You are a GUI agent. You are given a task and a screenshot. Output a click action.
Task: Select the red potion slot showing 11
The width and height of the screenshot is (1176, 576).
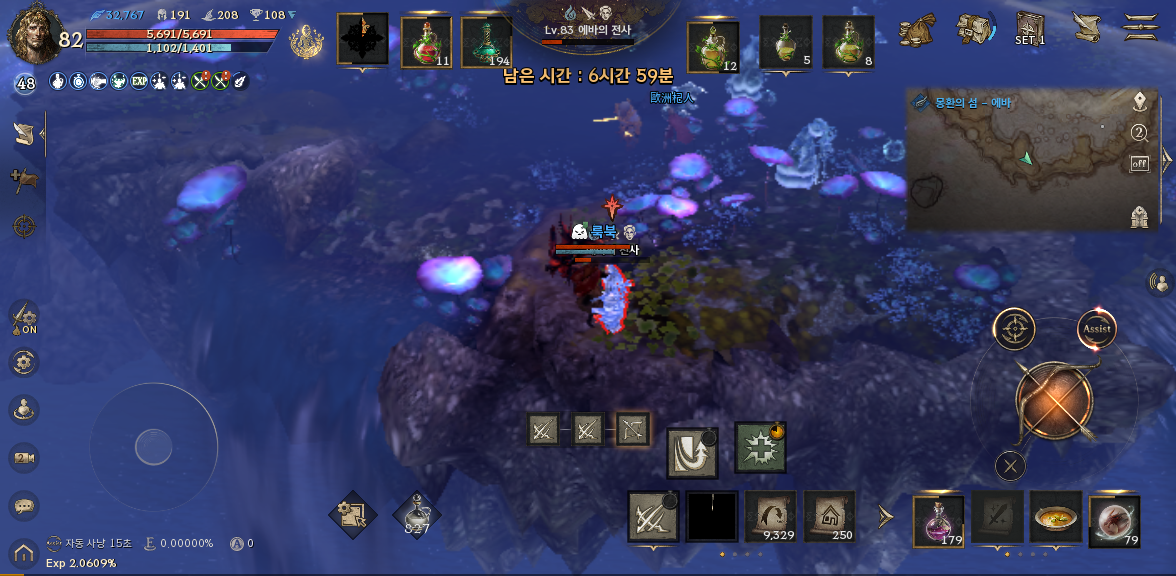point(426,41)
